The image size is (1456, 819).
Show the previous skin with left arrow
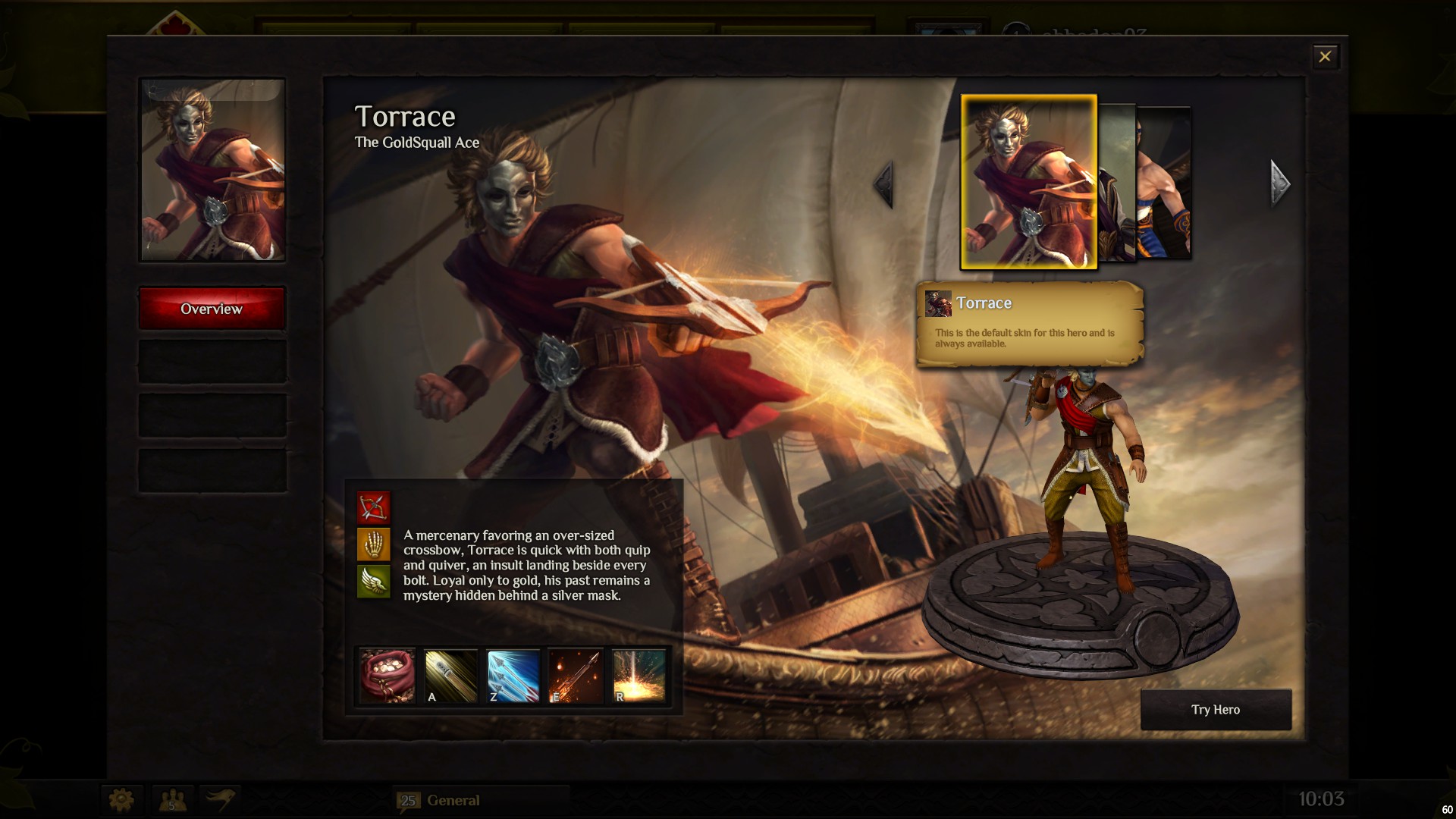(x=883, y=184)
